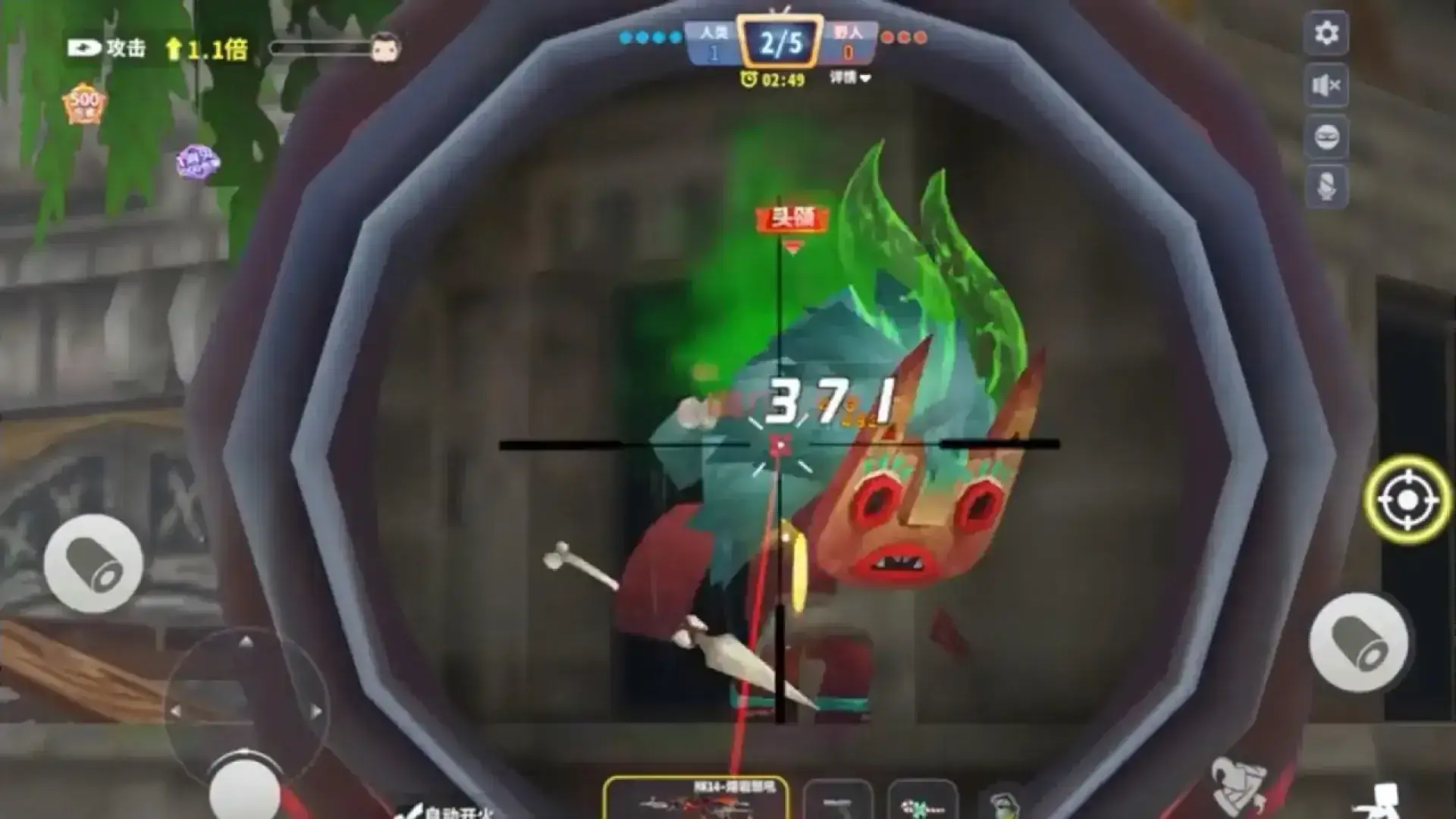Tap the virtual movement joystick knob
The width and height of the screenshot is (1456, 819).
244,789
